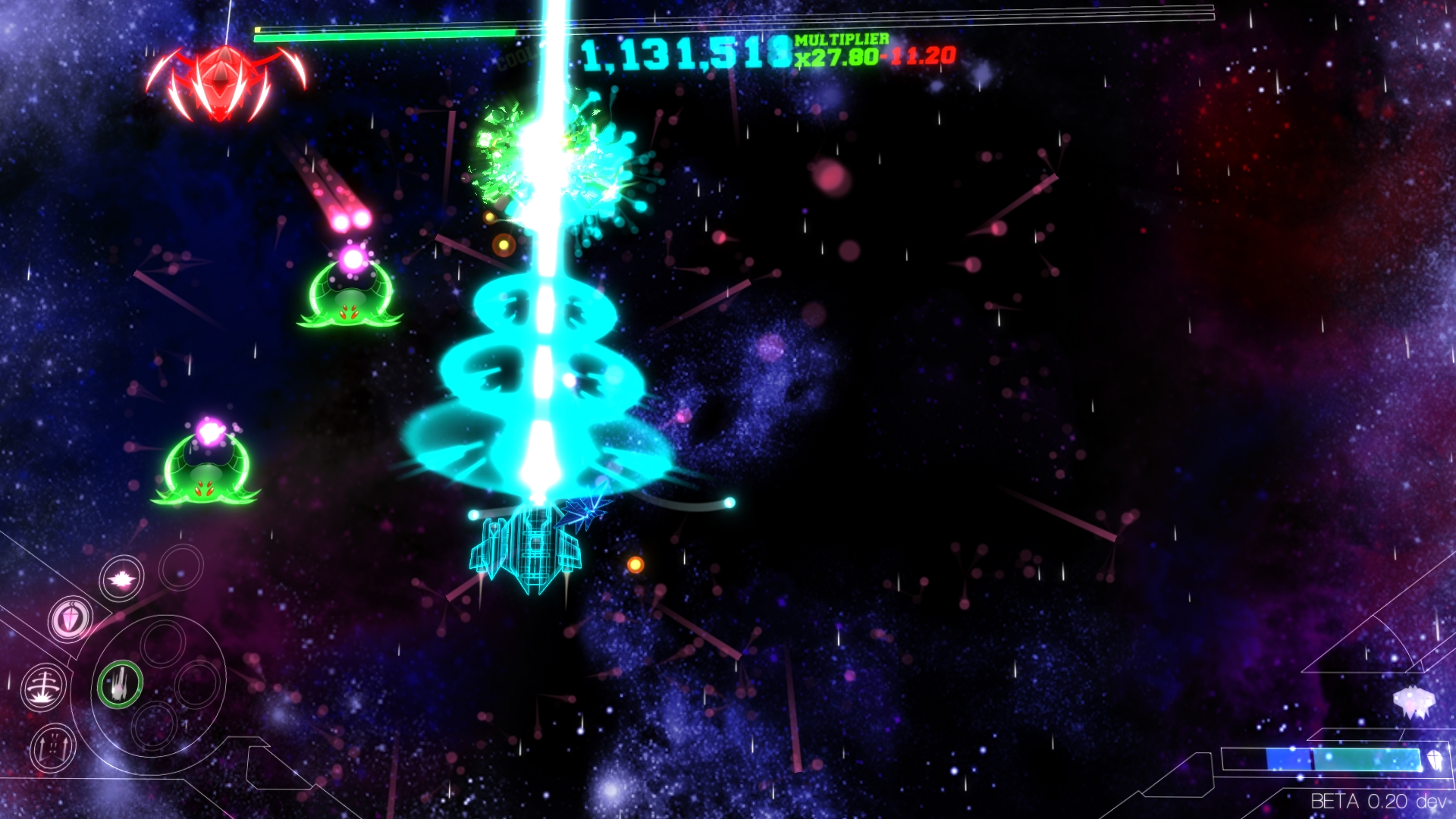Click the green-ringed active weapon icon
Viewport: 1456px width, 819px height.
click(121, 685)
